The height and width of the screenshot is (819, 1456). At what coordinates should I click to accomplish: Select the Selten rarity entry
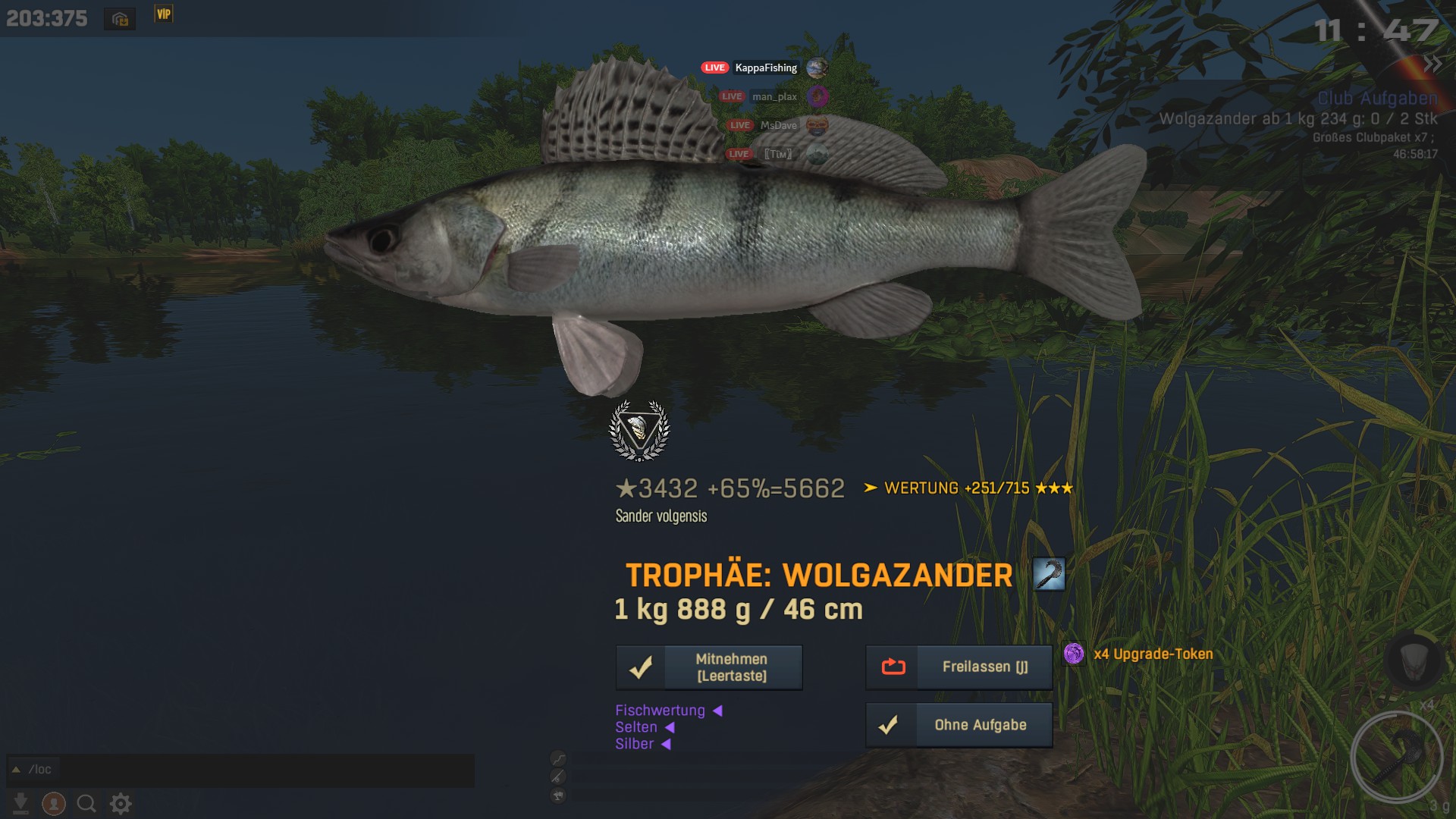point(636,727)
